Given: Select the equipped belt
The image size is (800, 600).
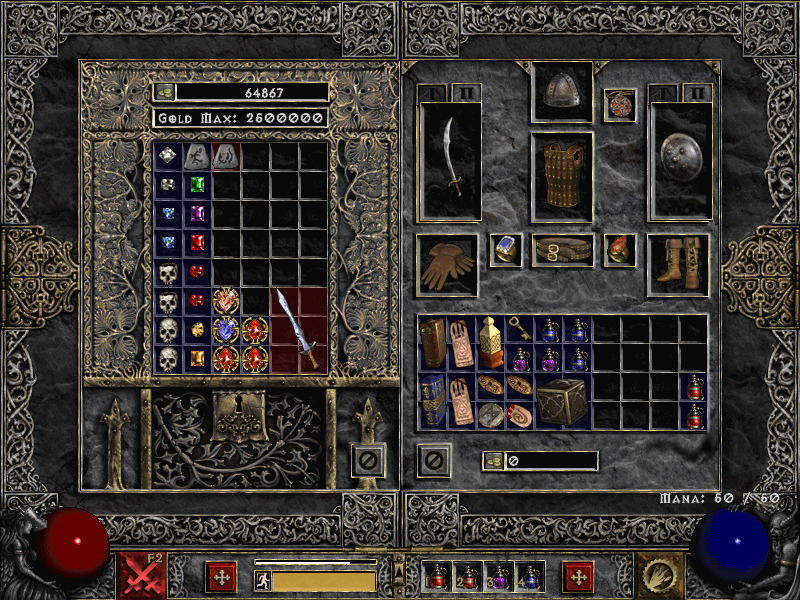Looking at the screenshot, I should pyautogui.click(x=561, y=250).
